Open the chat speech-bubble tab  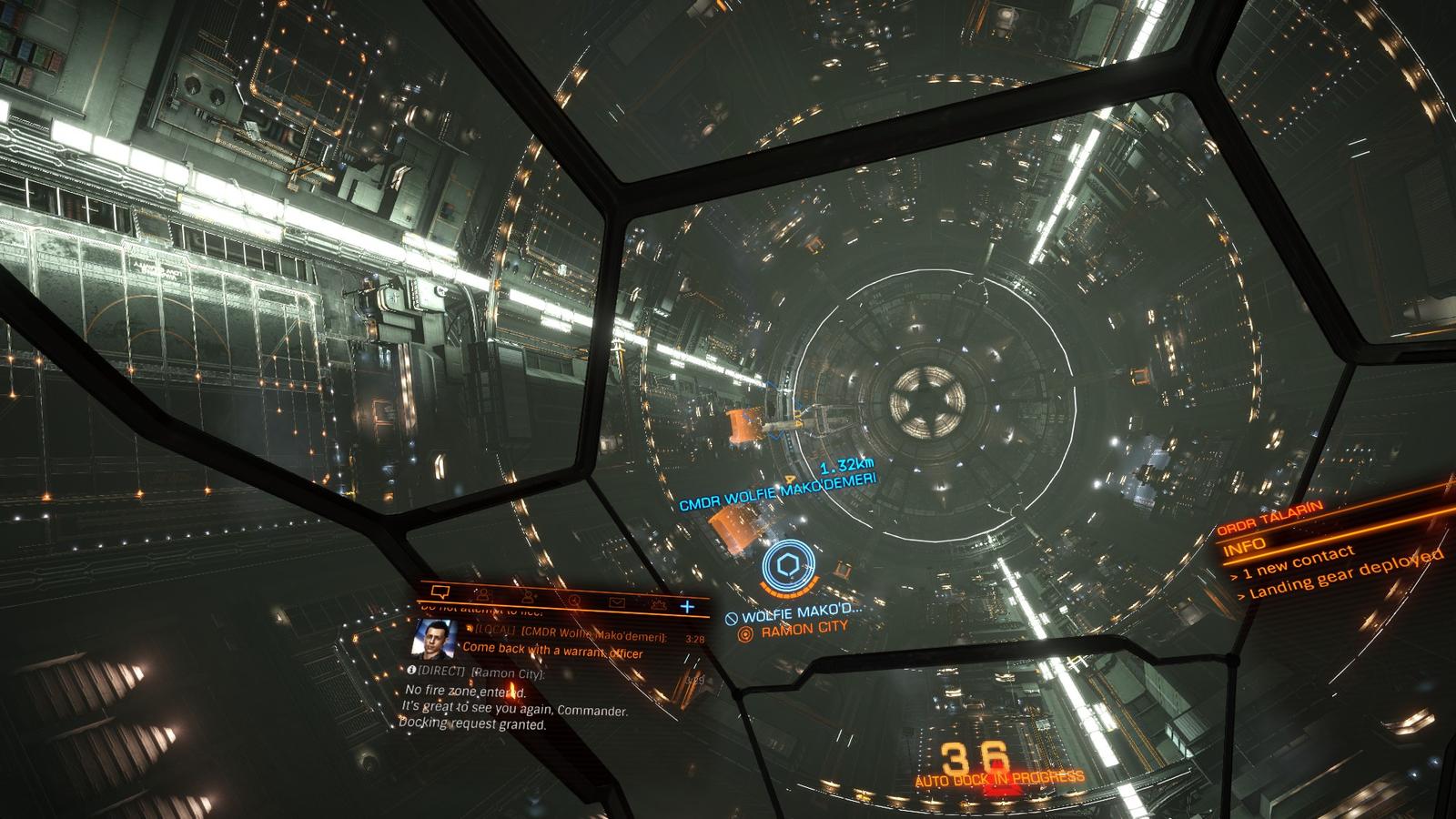click(x=440, y=591)
